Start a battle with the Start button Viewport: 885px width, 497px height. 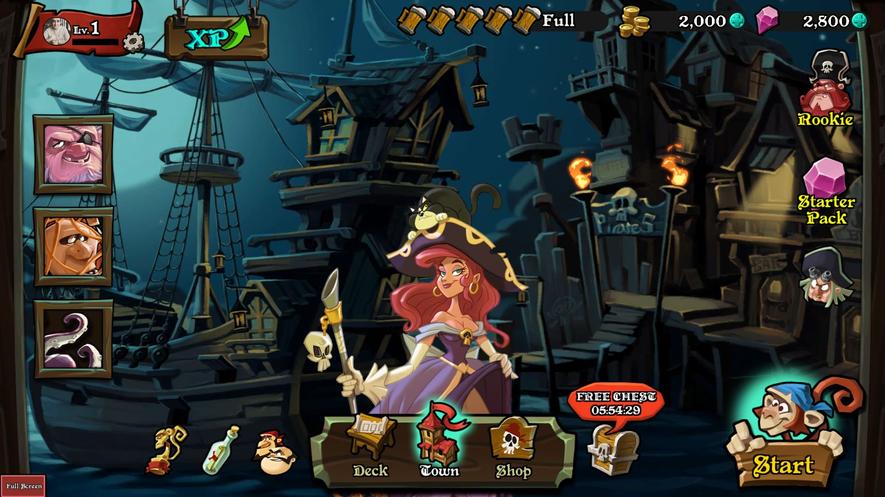(x=783, y=464)
